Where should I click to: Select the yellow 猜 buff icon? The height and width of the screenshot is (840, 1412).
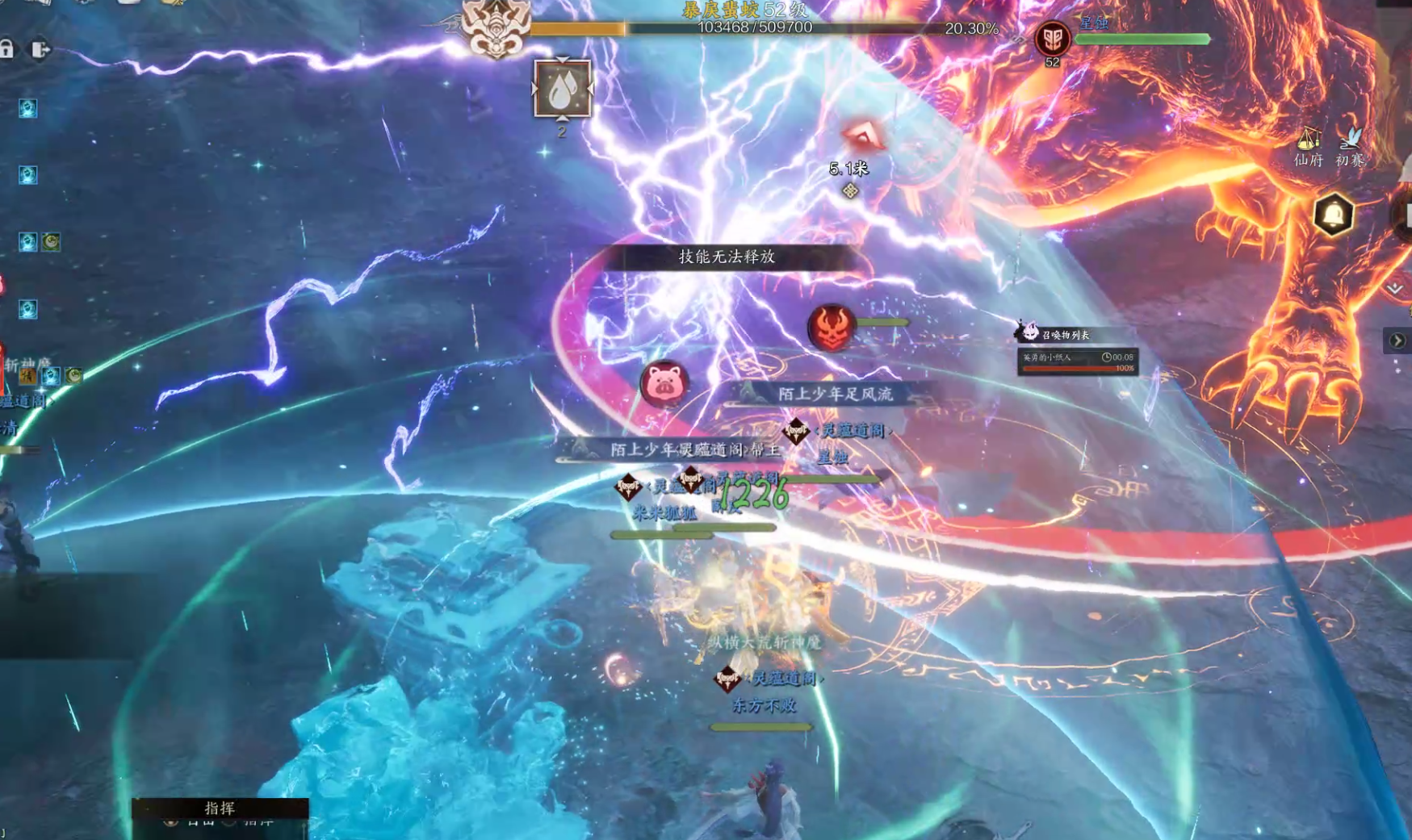[28, 376]
